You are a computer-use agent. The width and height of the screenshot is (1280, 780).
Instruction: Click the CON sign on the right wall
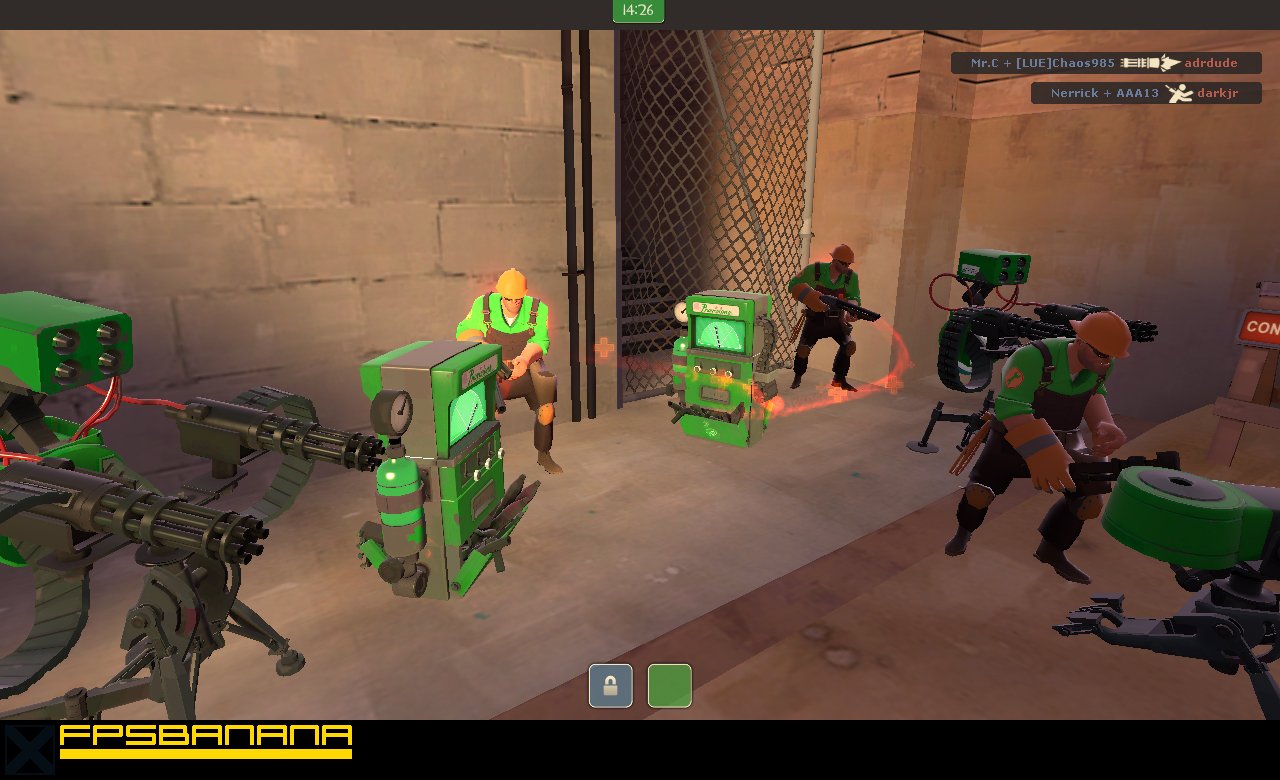pos(1262,327)
